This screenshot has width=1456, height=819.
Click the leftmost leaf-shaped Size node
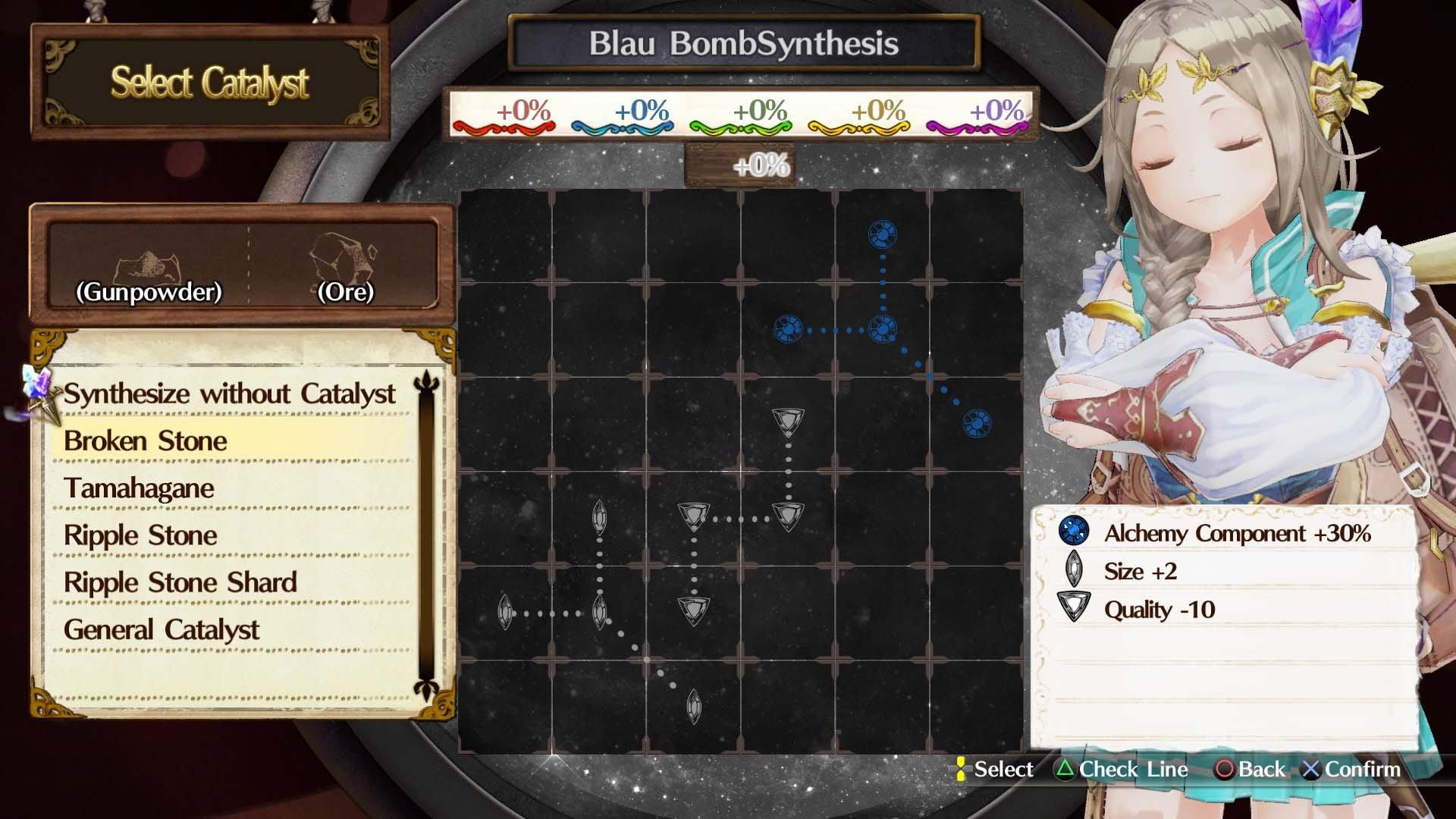click(507, 610)
